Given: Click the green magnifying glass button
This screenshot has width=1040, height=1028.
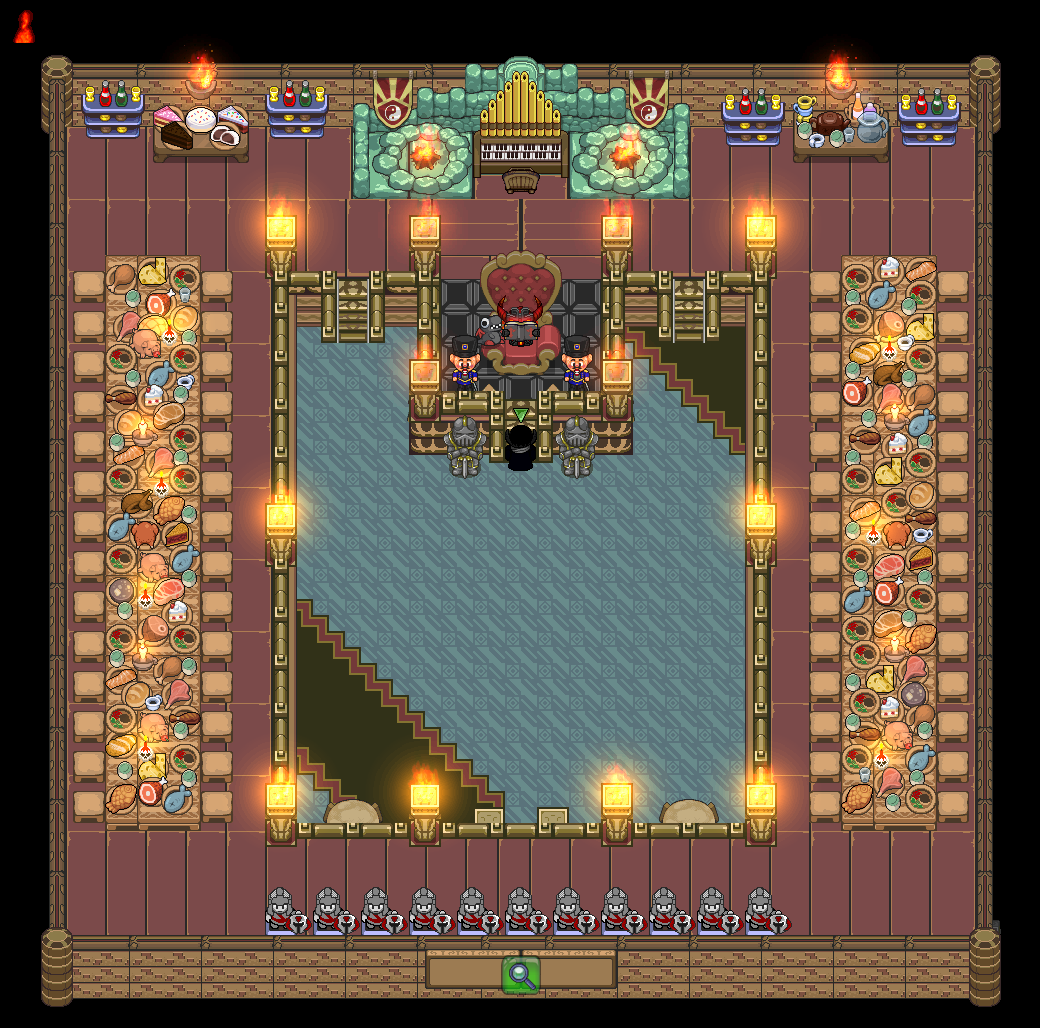Looking at the screenshot, I should pos(521,975).
